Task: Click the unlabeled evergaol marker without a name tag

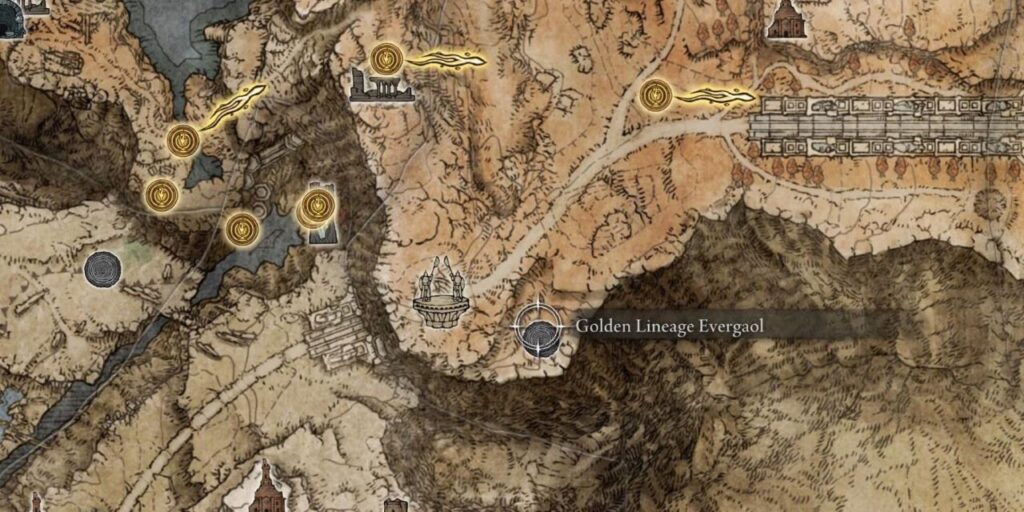Action: [103, 269]
